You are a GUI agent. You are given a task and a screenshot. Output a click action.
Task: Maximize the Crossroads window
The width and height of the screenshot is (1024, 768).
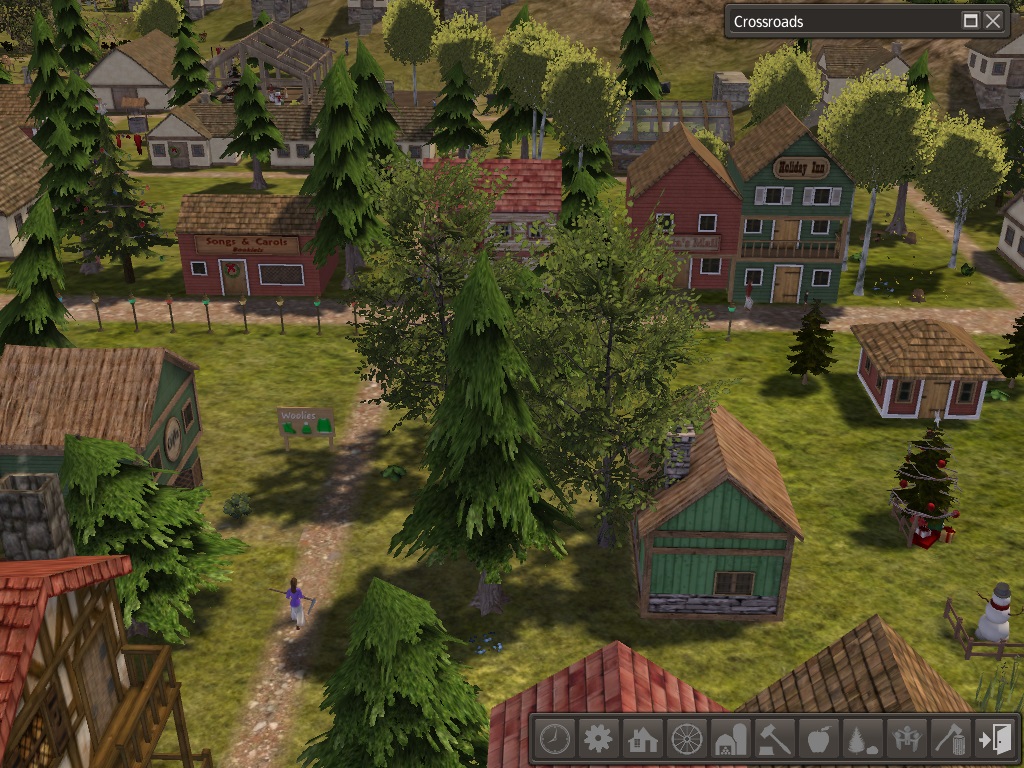(x=970, y=21)
